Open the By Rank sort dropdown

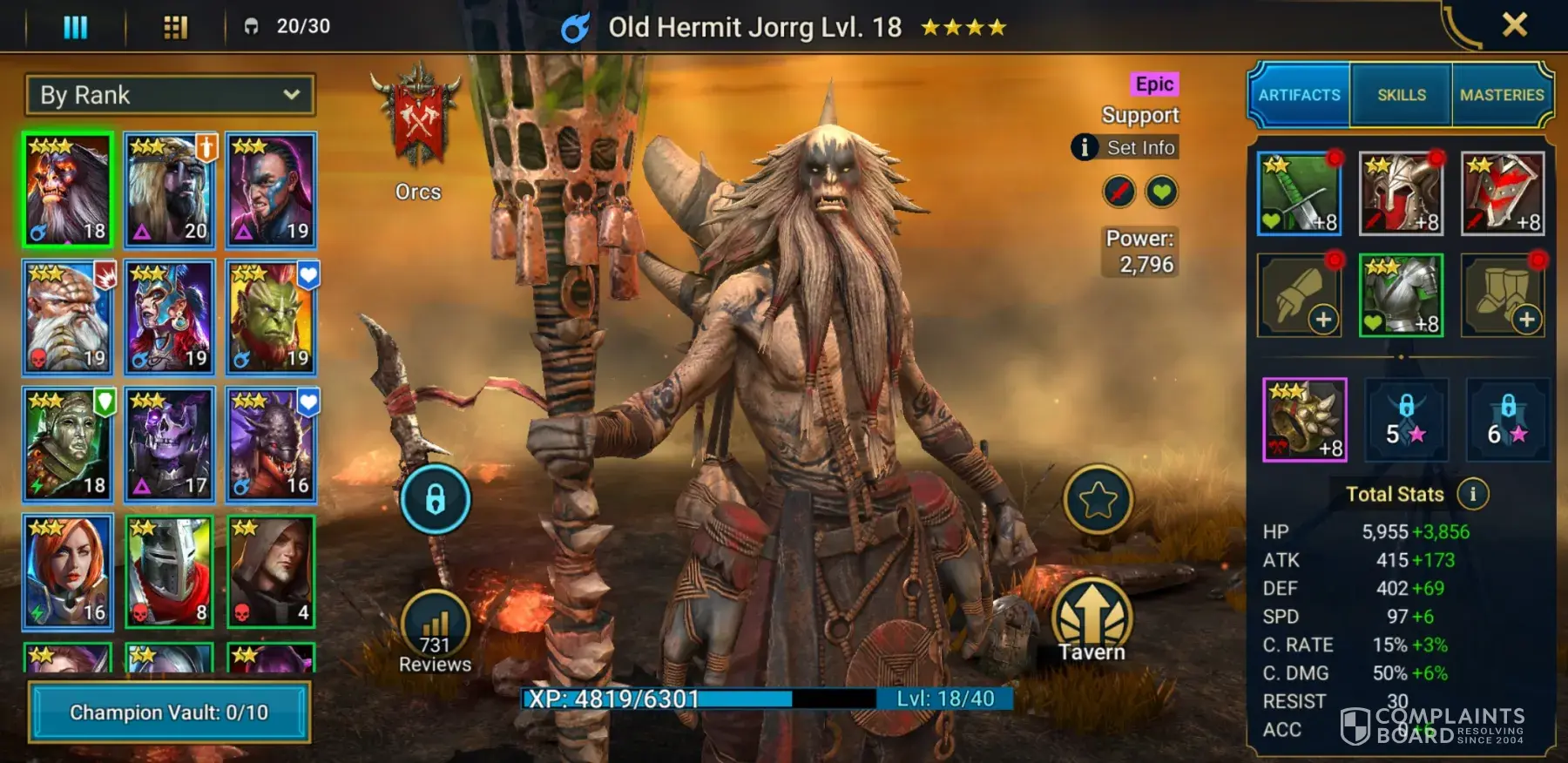coord(170,95)
